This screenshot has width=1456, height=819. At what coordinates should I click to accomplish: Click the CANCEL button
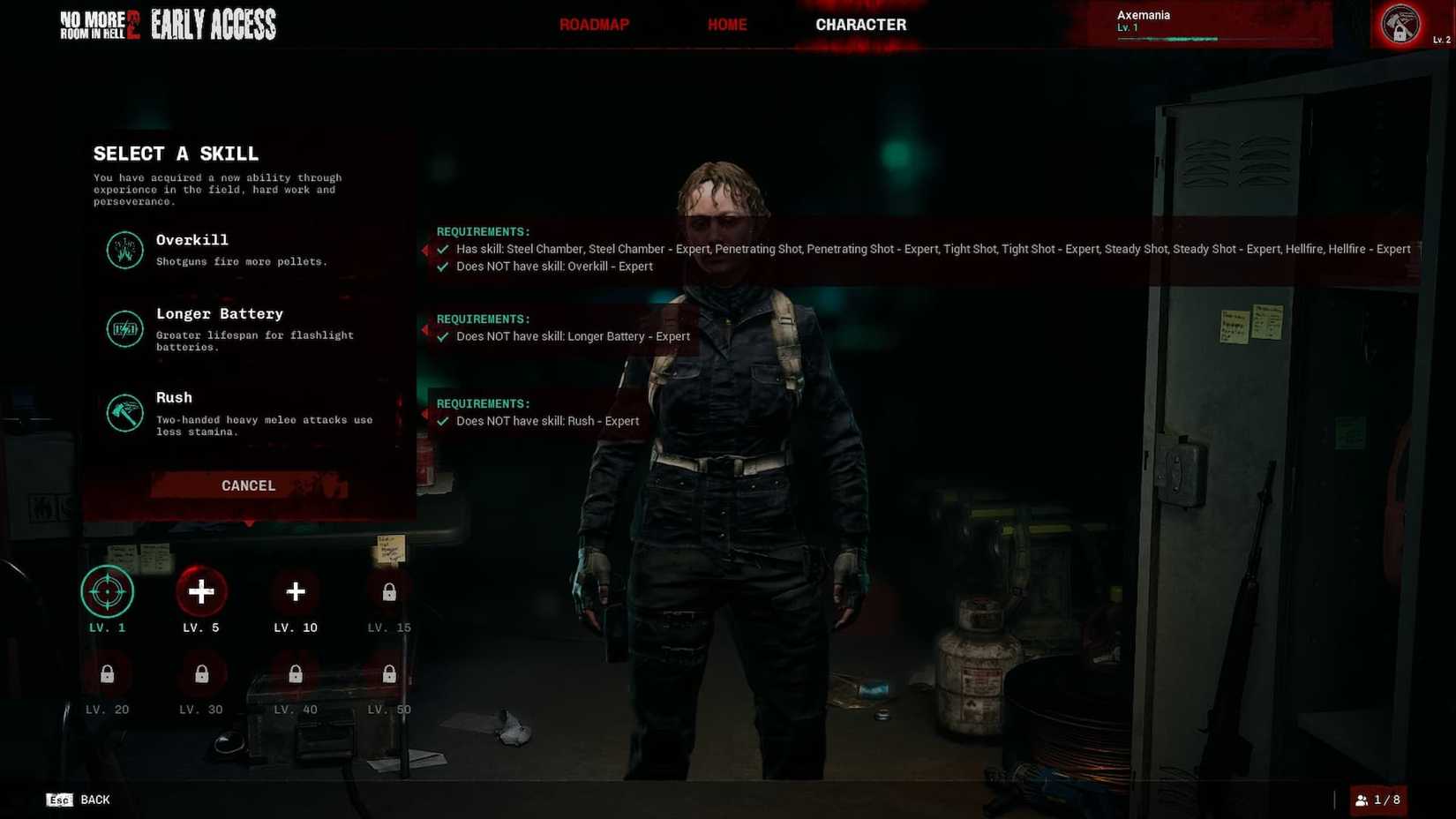point(248,485)
